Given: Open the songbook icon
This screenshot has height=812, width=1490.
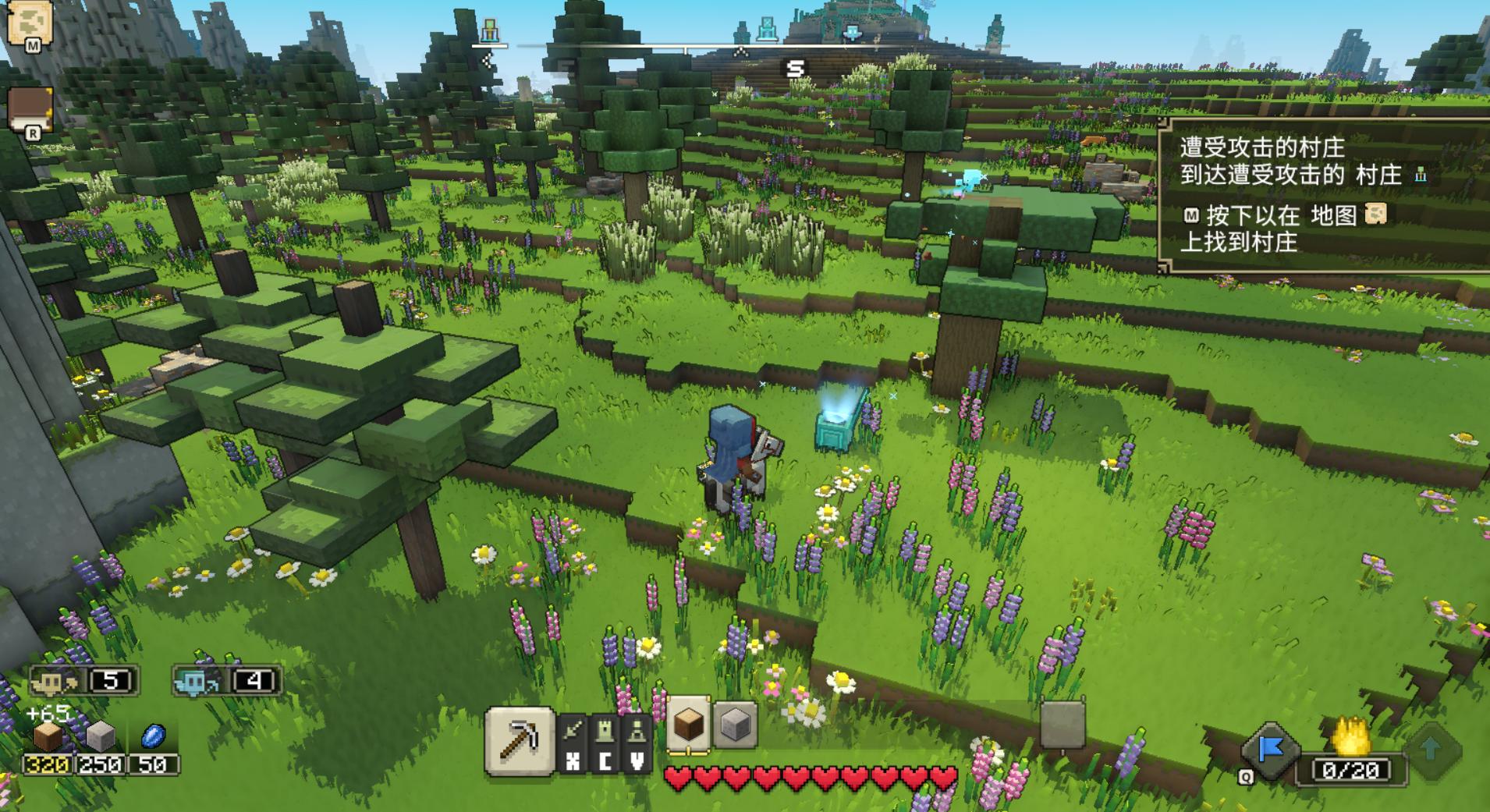Looking at the screenshot, I should click(30, 108).
